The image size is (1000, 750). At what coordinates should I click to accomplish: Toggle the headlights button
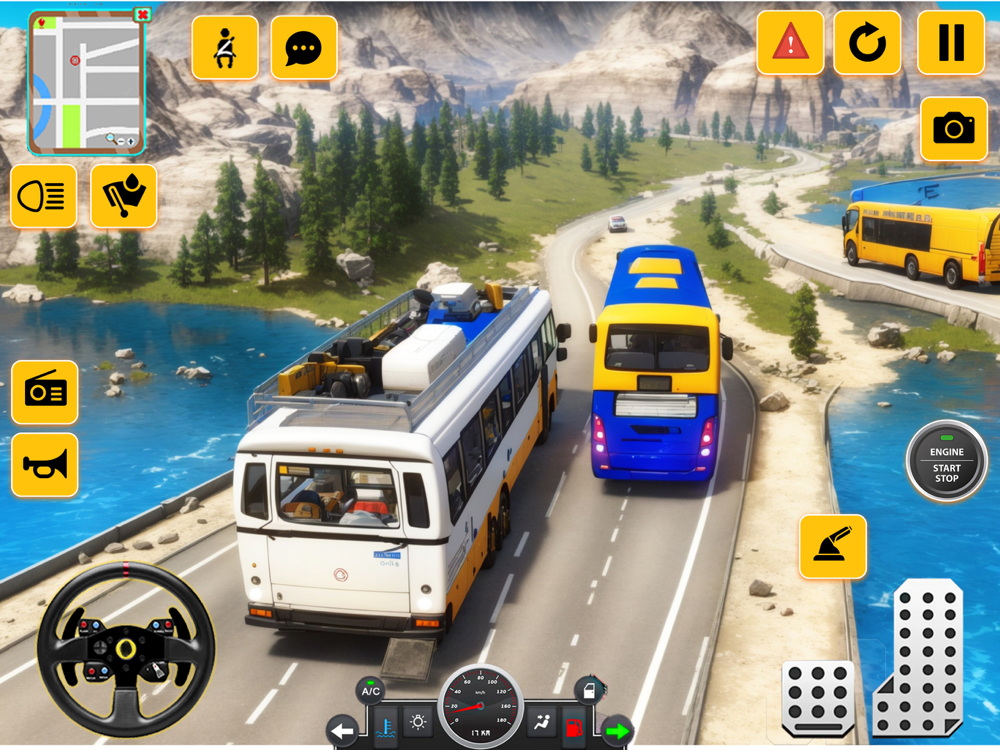pos(44,196)
